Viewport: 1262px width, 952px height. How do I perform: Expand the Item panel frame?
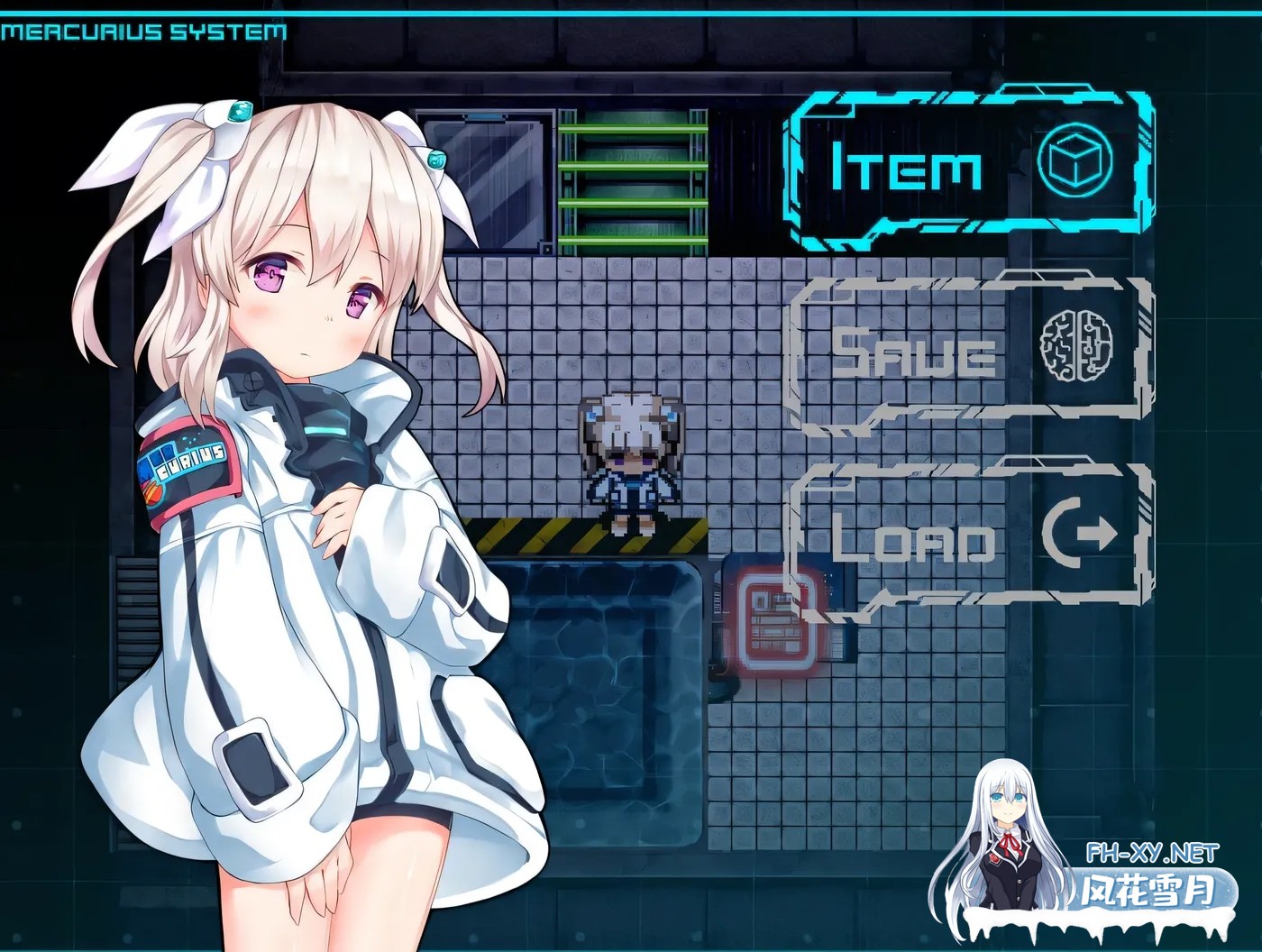[969, 167]
